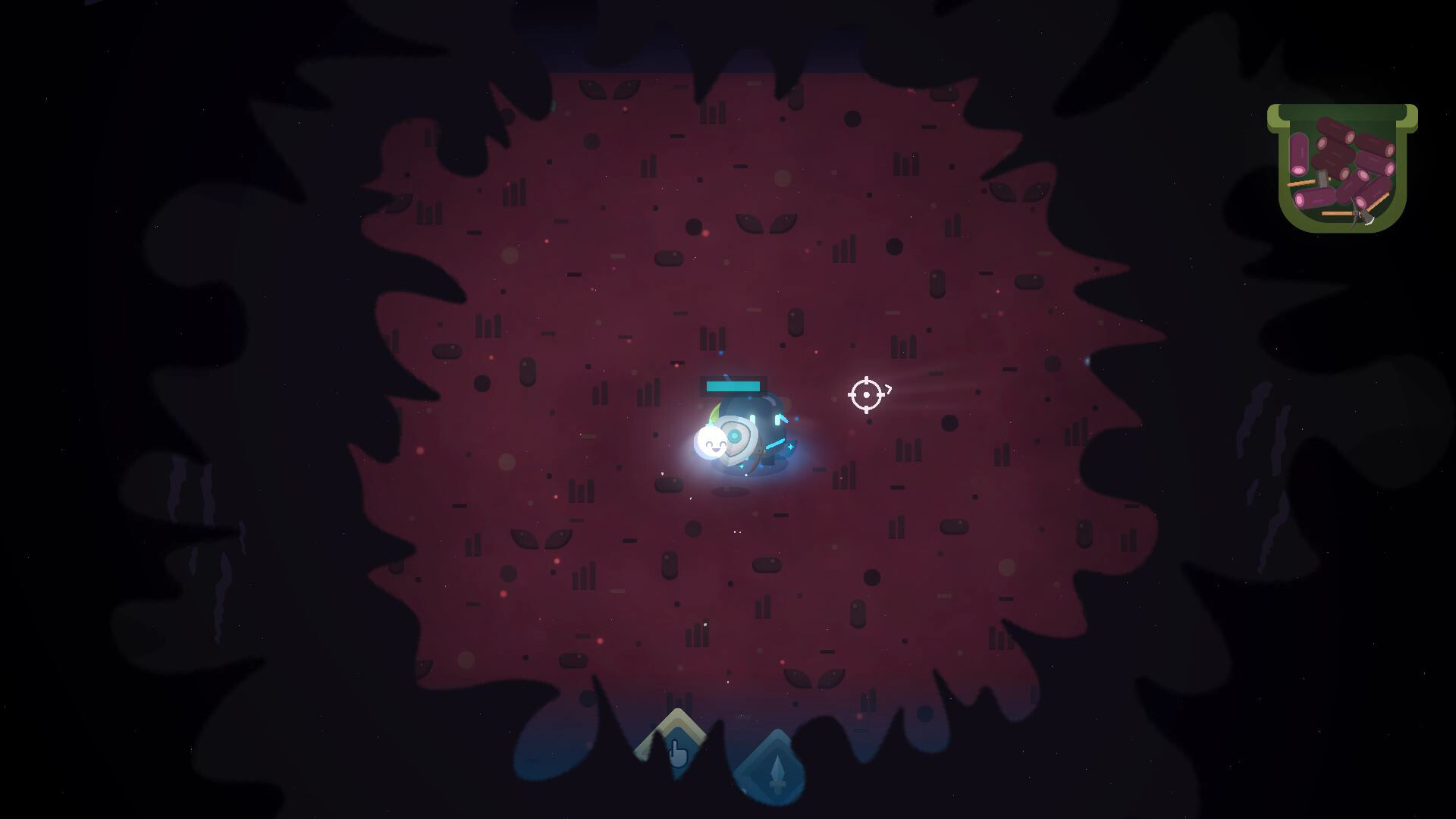Click the wooden stick item in the pouch

point(1301,183)
